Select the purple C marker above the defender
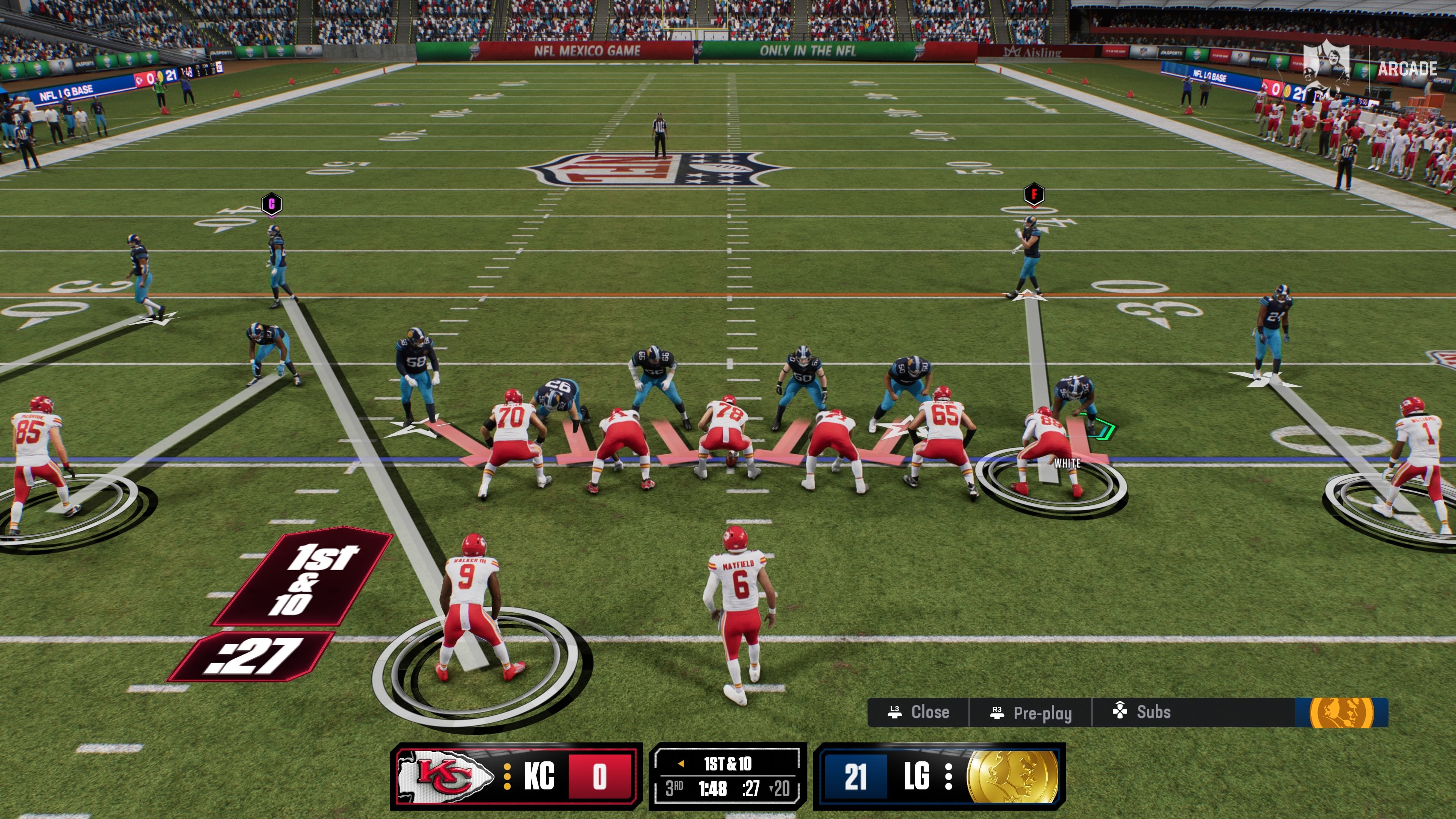This screenshot has height=819, width=1456. (x=271, y=204)
